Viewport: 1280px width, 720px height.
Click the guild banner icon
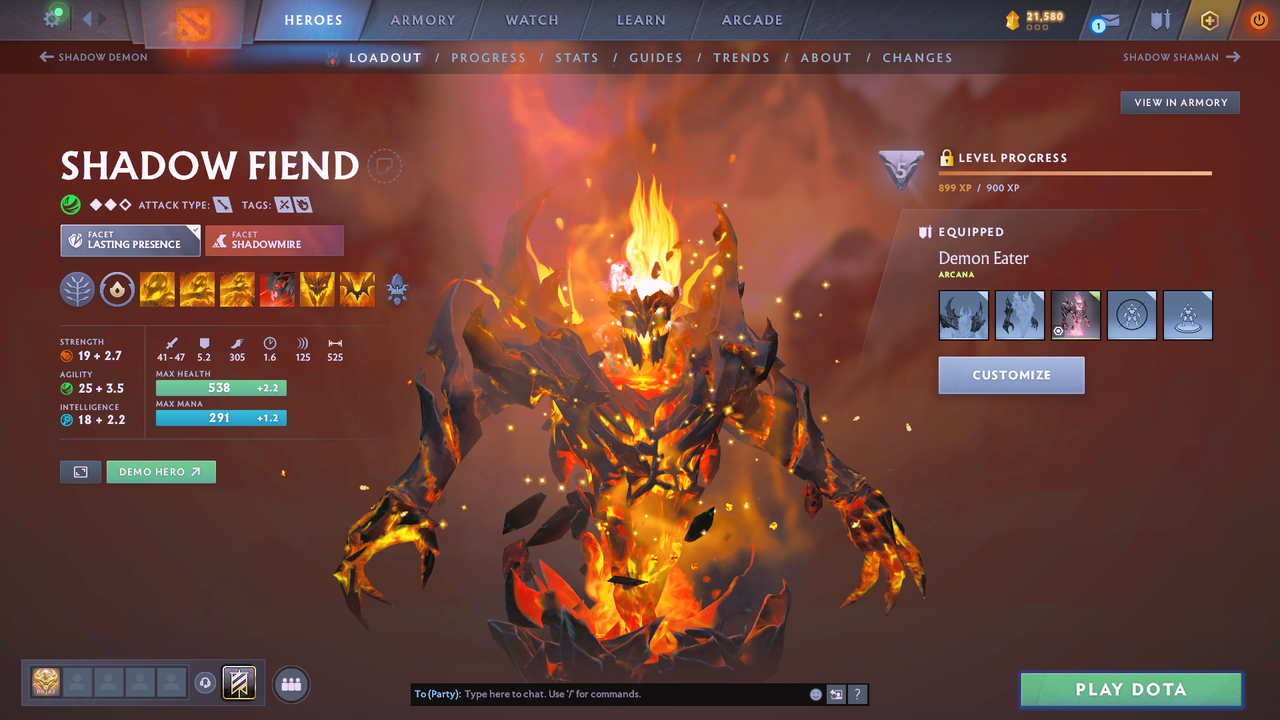238,683
